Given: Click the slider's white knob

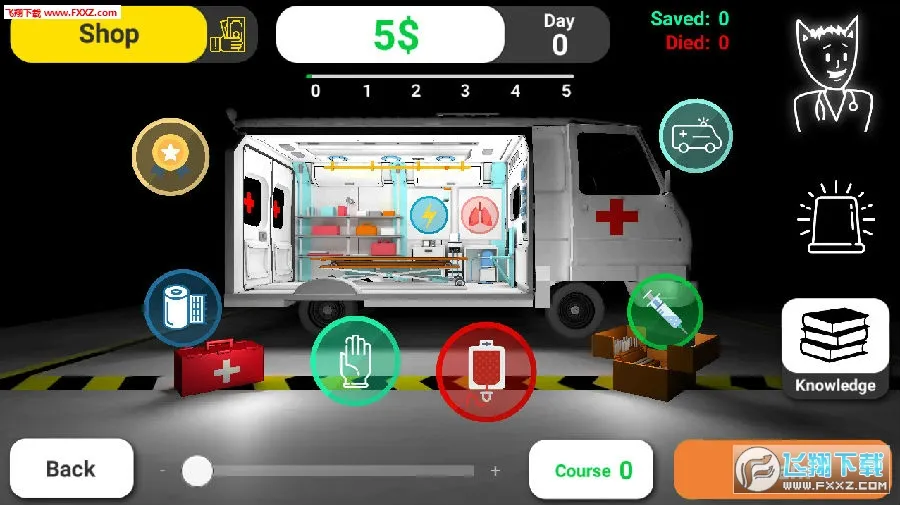Looking at the screenshot, I should [x=198, y=470].
